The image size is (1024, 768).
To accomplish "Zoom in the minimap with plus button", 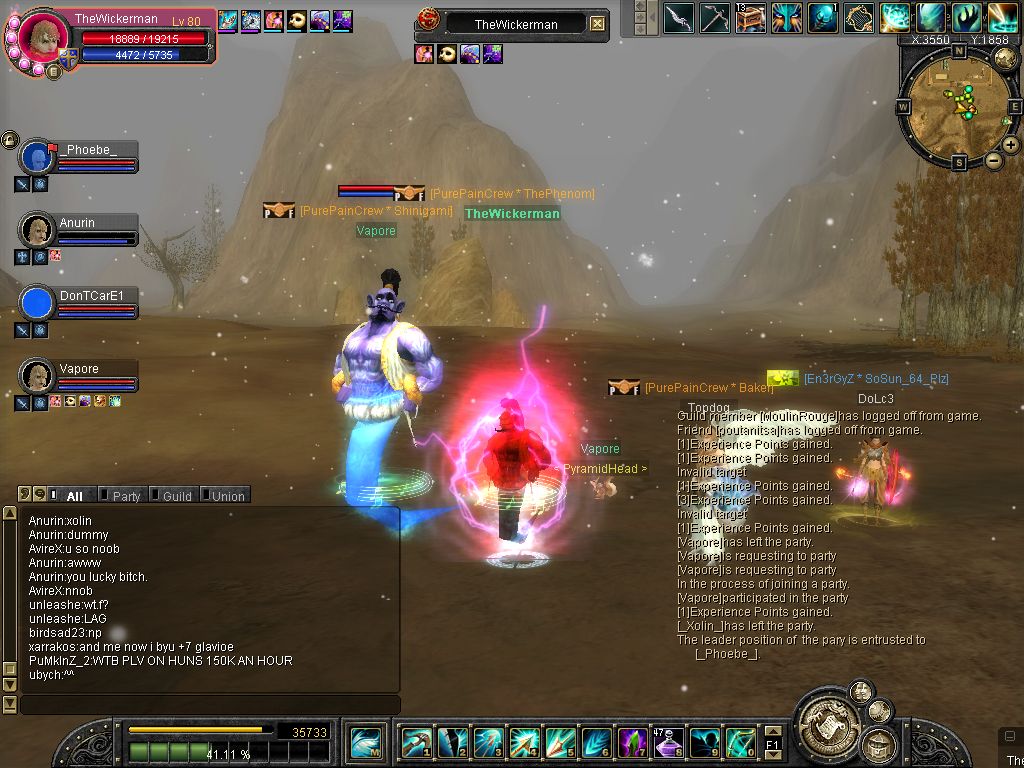I will (x=1010, y=145).
